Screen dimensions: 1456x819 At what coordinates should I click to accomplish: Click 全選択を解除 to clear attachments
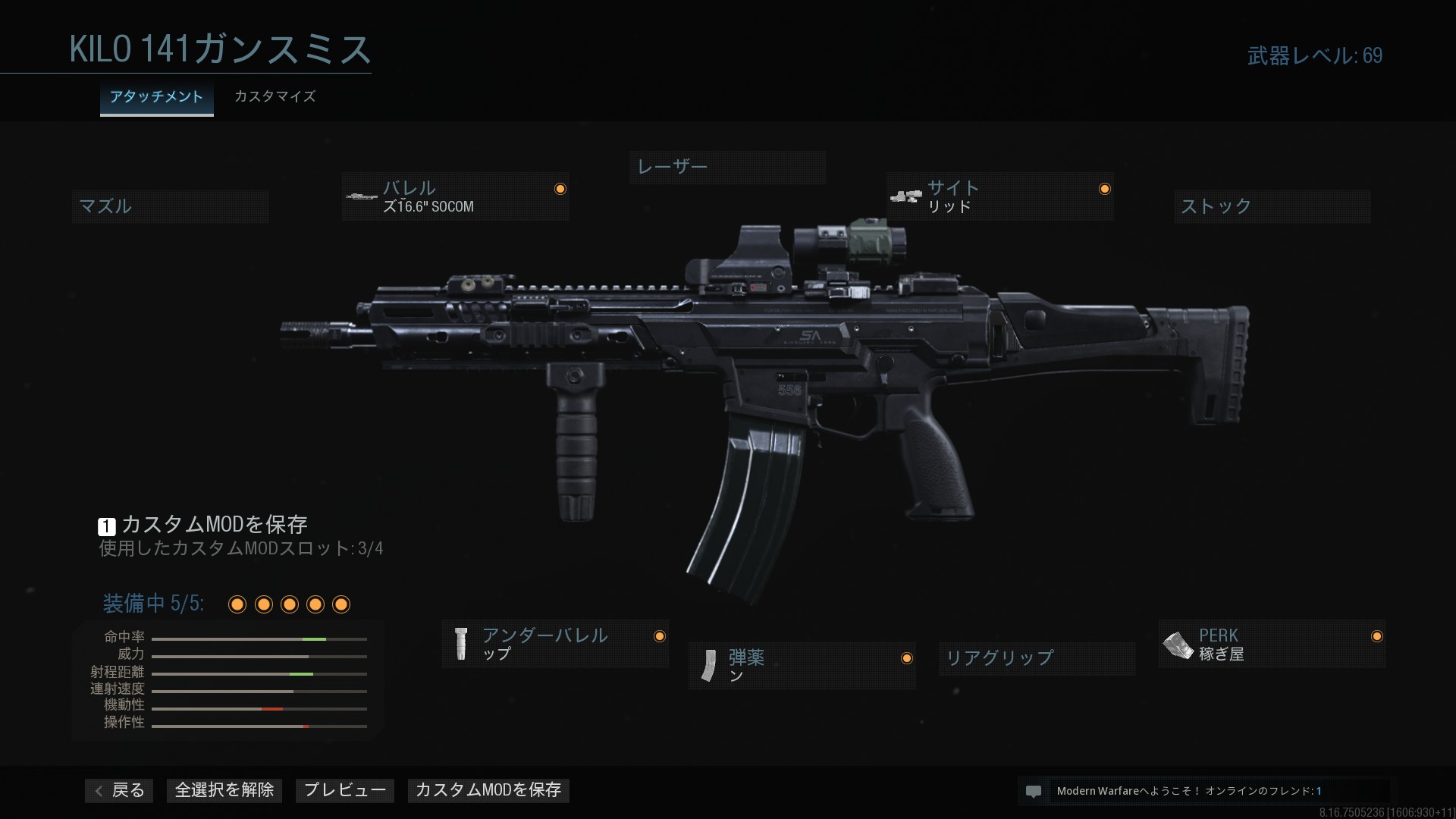pos(224,790)
